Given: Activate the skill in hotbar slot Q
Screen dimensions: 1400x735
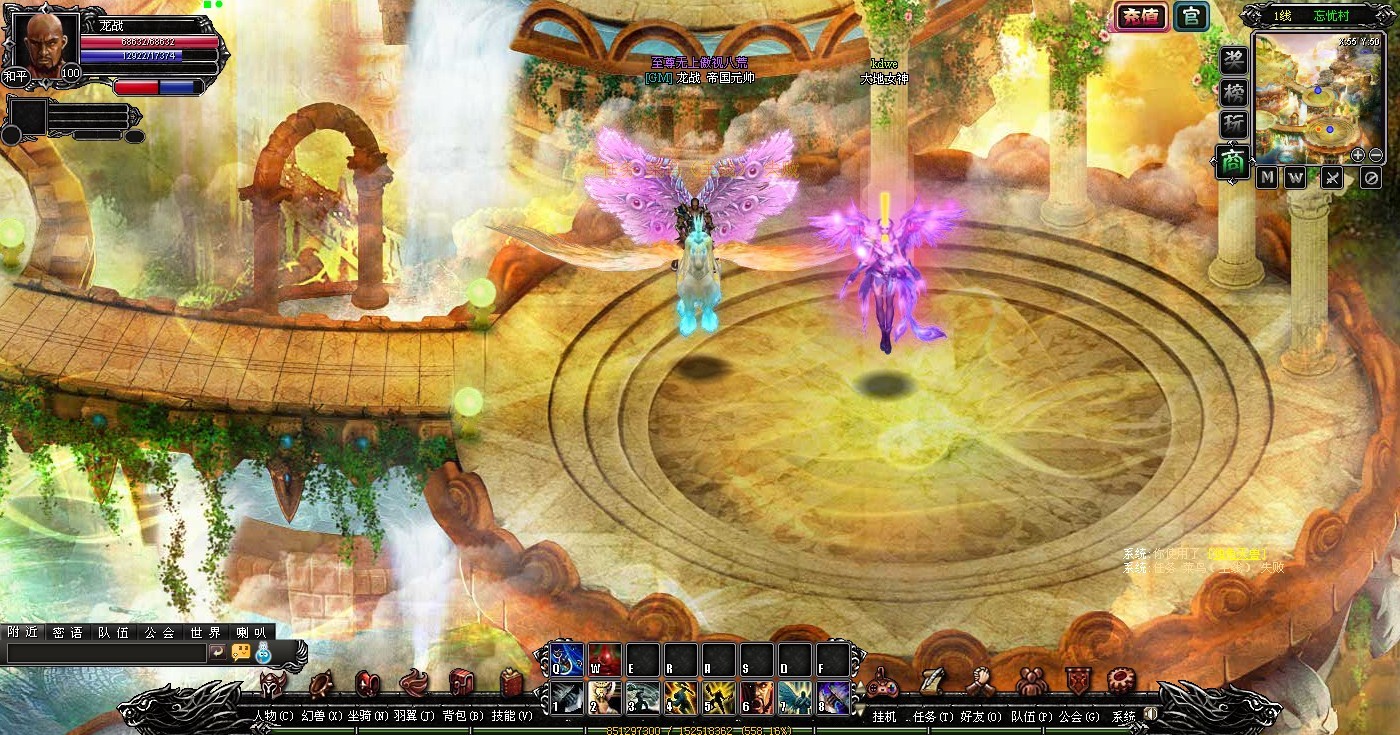Looking at the screenshot, I should pyautogui.click(x=567, y=659).
